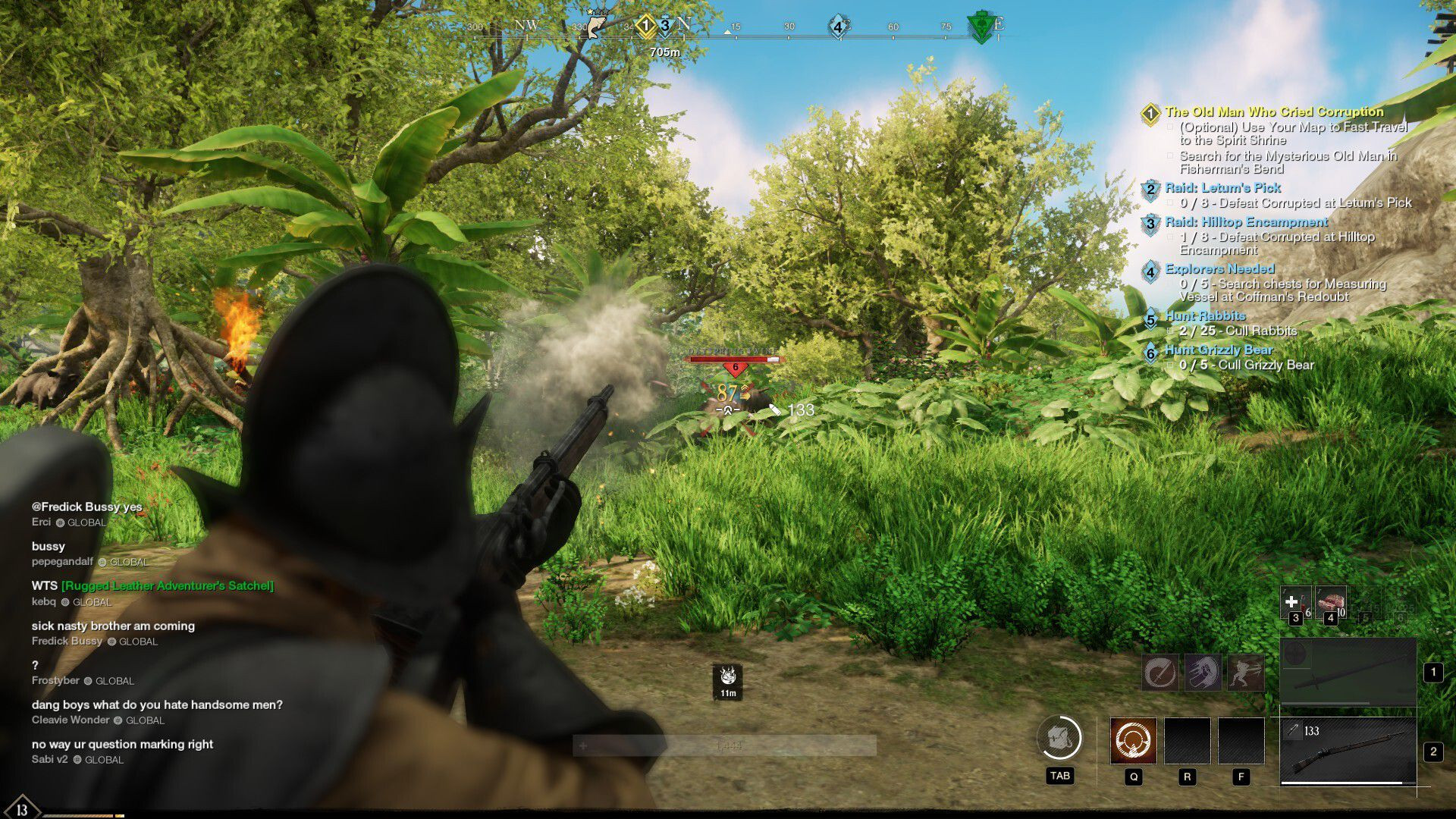Open the Hunt Grizzly Bear quest entry
The image size is (1456, 819).
[x=1219, y=350]
